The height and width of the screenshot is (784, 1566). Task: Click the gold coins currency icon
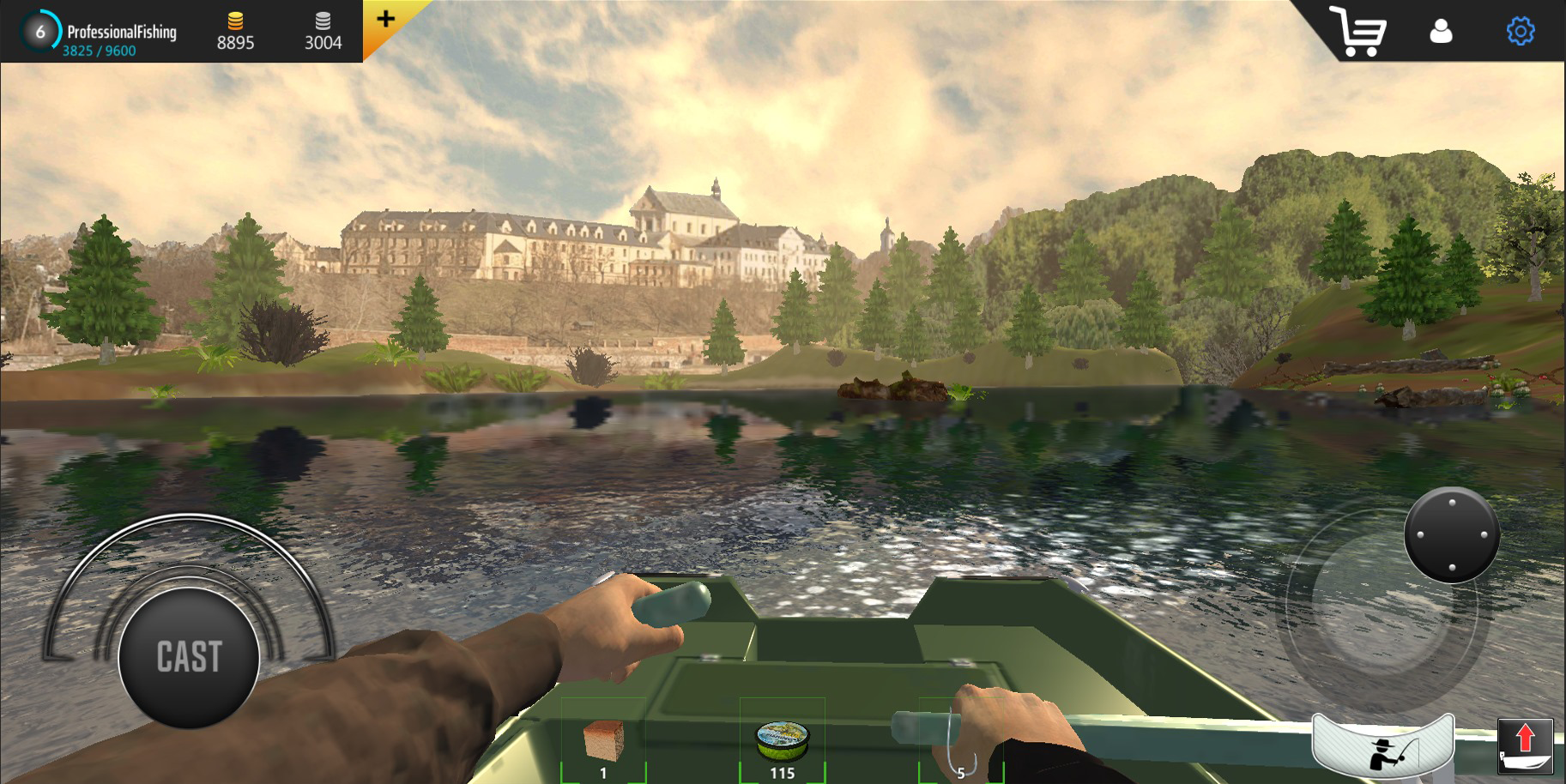238,22
